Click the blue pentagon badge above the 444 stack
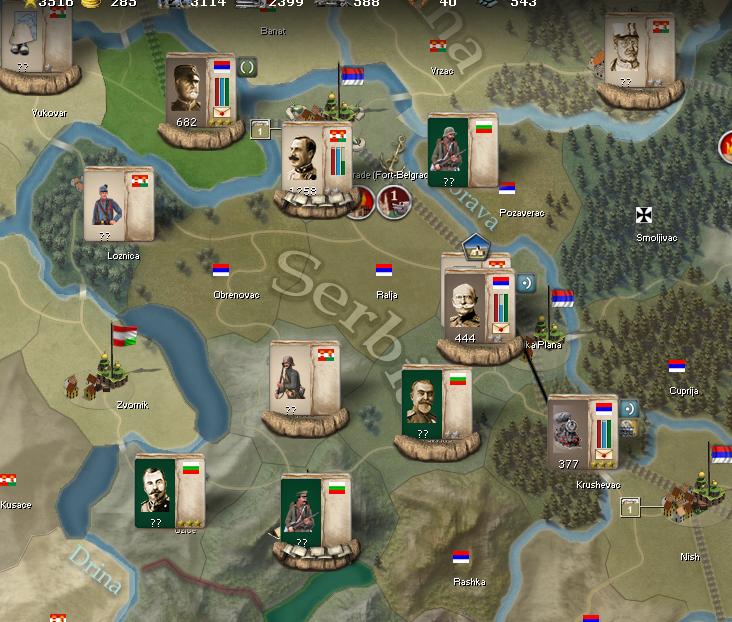Viewport: 732px width, 622px height. 474,244
